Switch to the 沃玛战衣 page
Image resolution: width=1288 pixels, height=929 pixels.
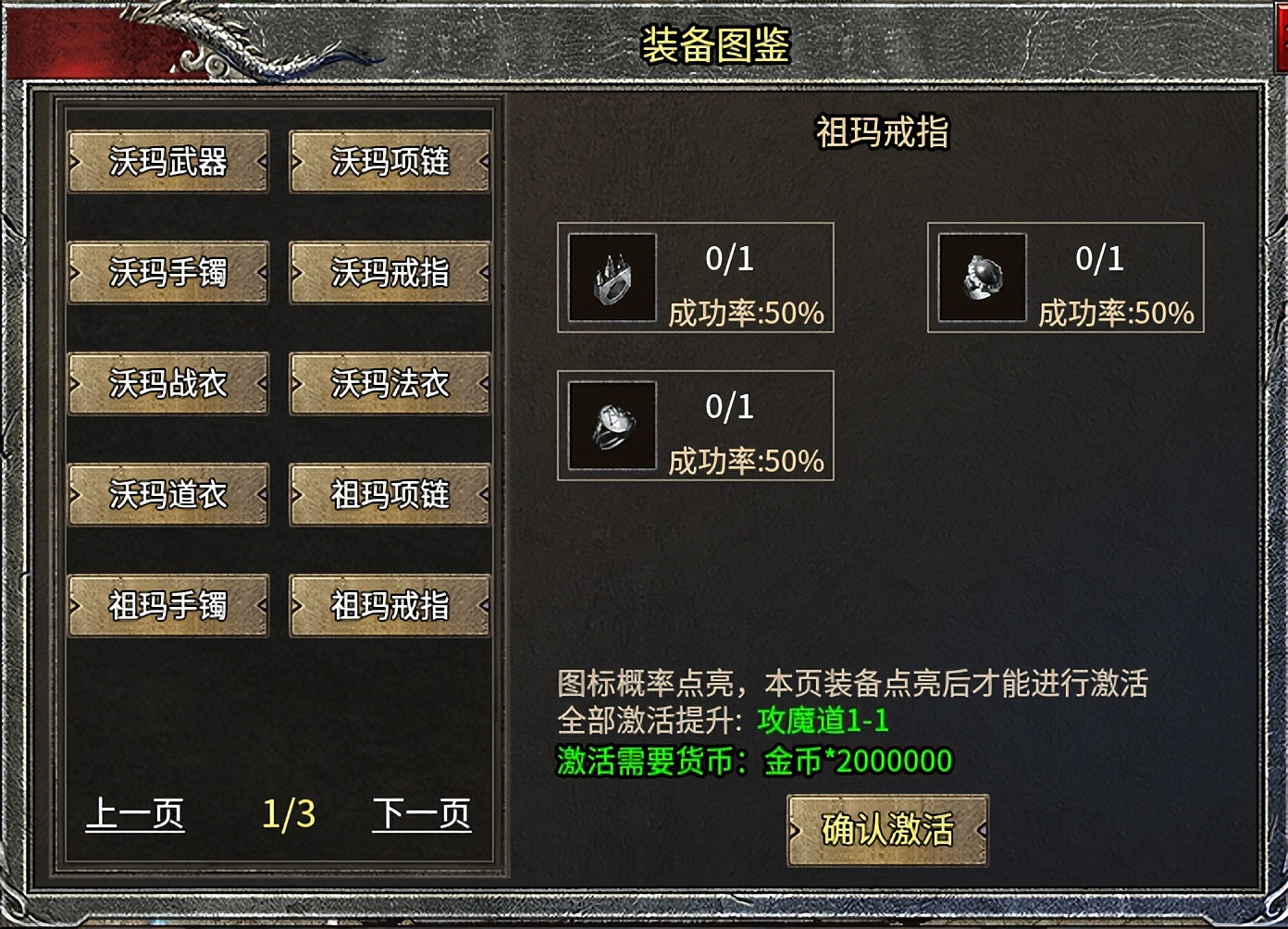tap(168, 383)
